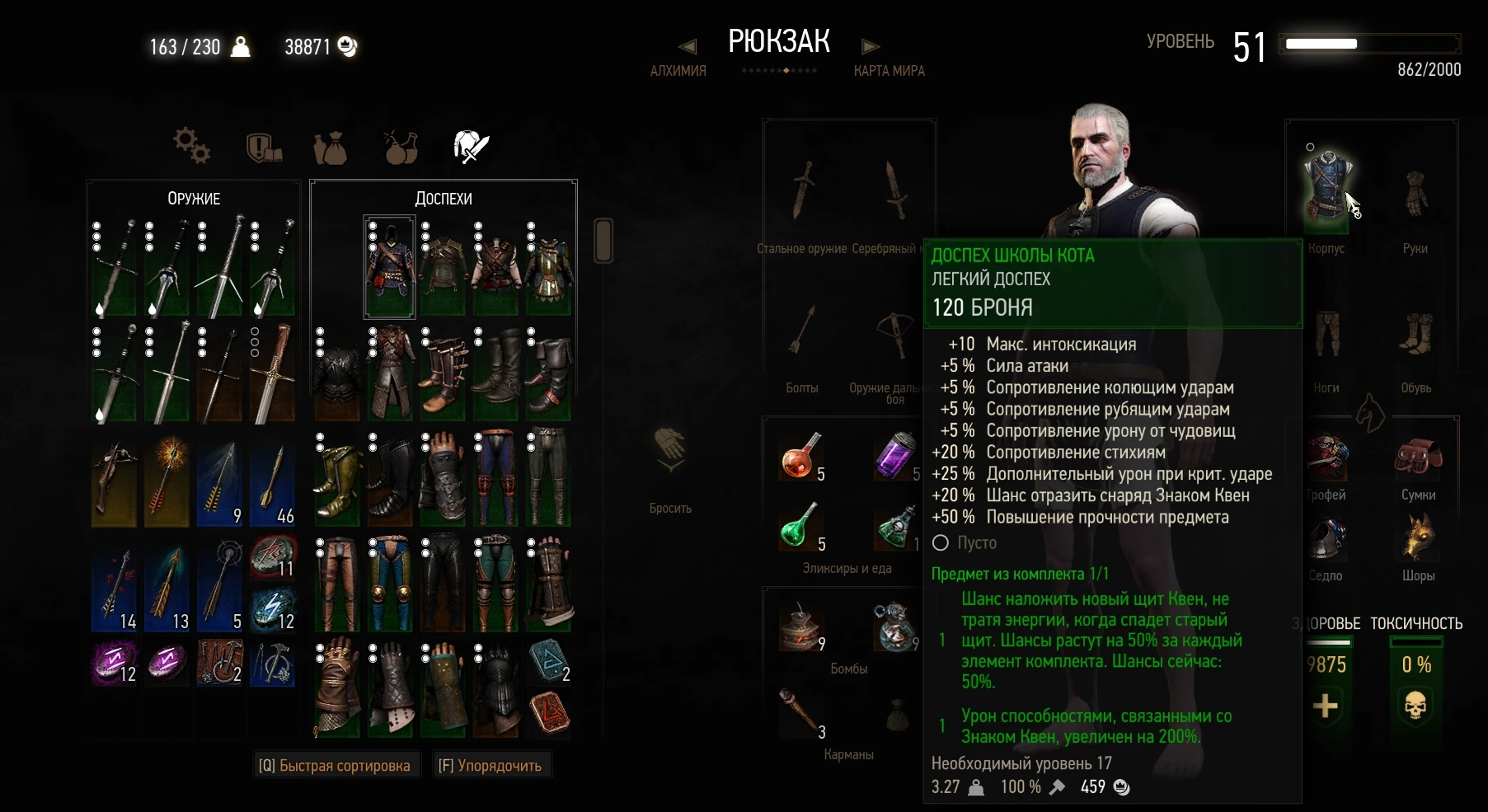Image resolution: width=1488 pixels, height=812 pixels.
Task: Click the left arrow toward Алхимия
Action: click(687, 46)
